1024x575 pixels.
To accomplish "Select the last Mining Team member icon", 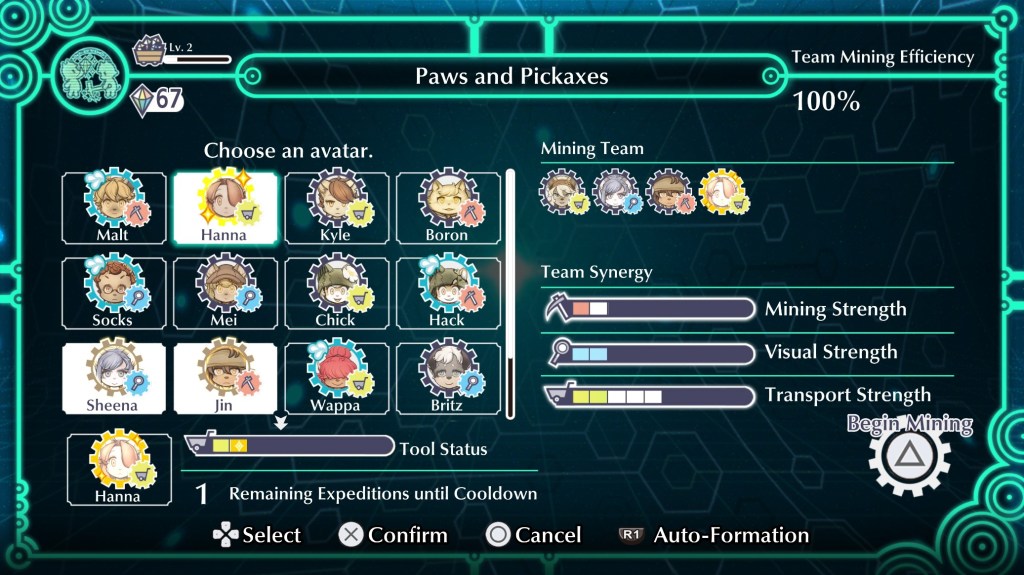I will pos(721,192).
